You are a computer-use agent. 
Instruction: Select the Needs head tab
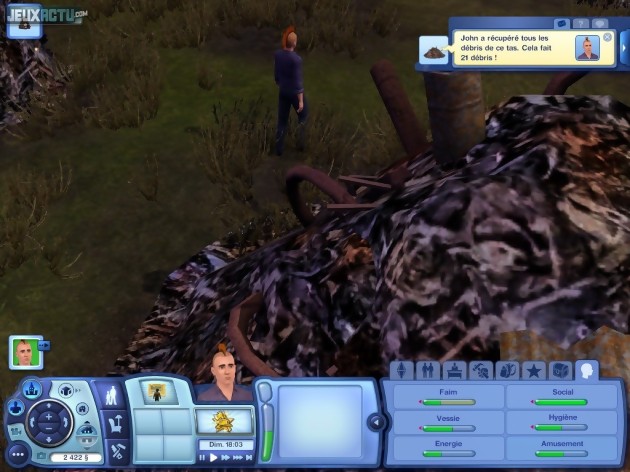click(586, 371)
